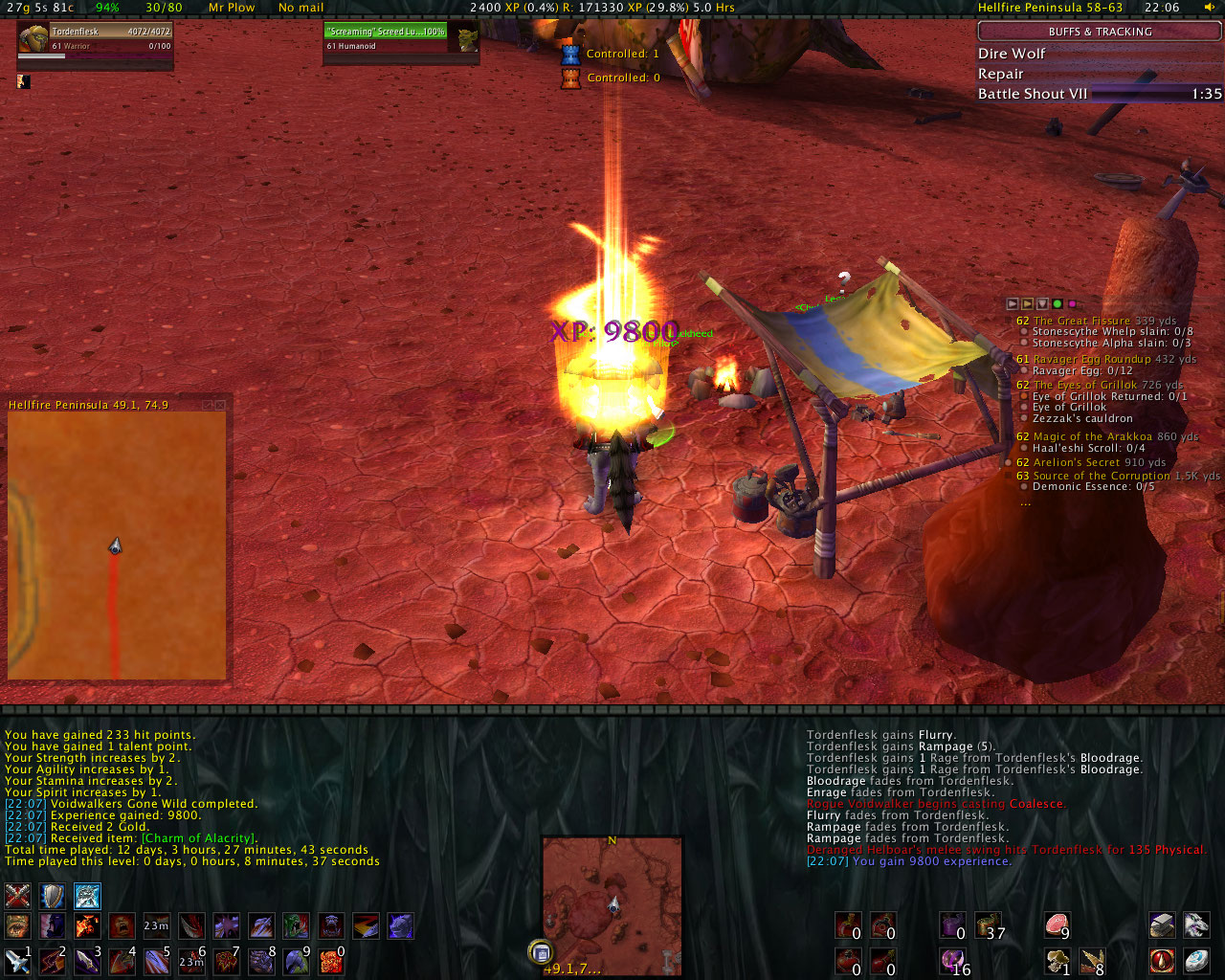1225x980 pixels.
Task: Open The Great Fissure quest entry
Action: point(1083,321)
